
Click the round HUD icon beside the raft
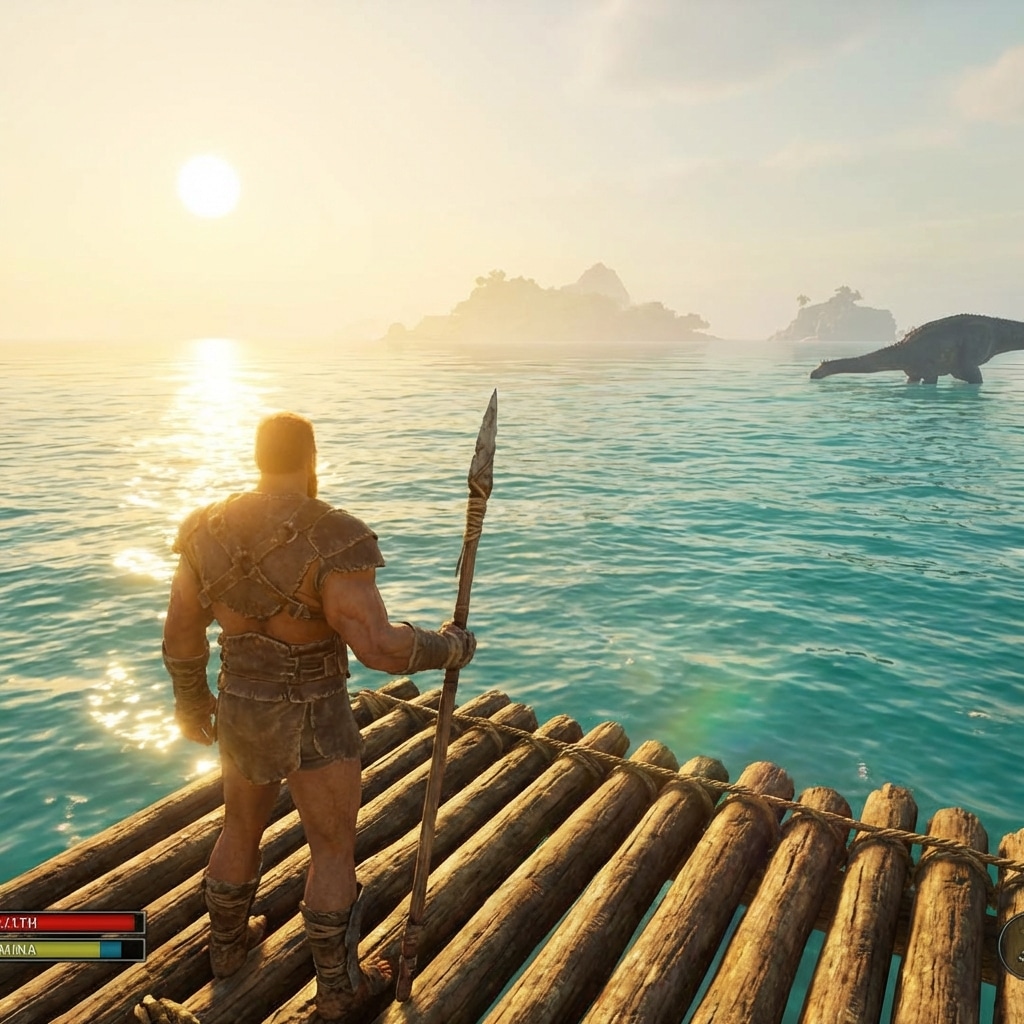pyautogui.click(x=1012, y=945)
